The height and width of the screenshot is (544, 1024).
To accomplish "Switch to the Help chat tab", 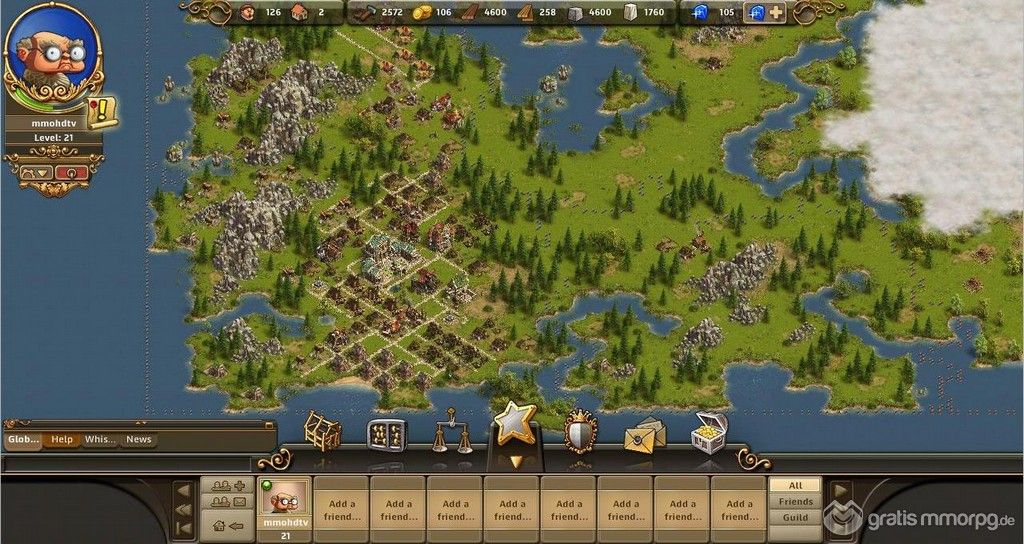I will 62,439.
